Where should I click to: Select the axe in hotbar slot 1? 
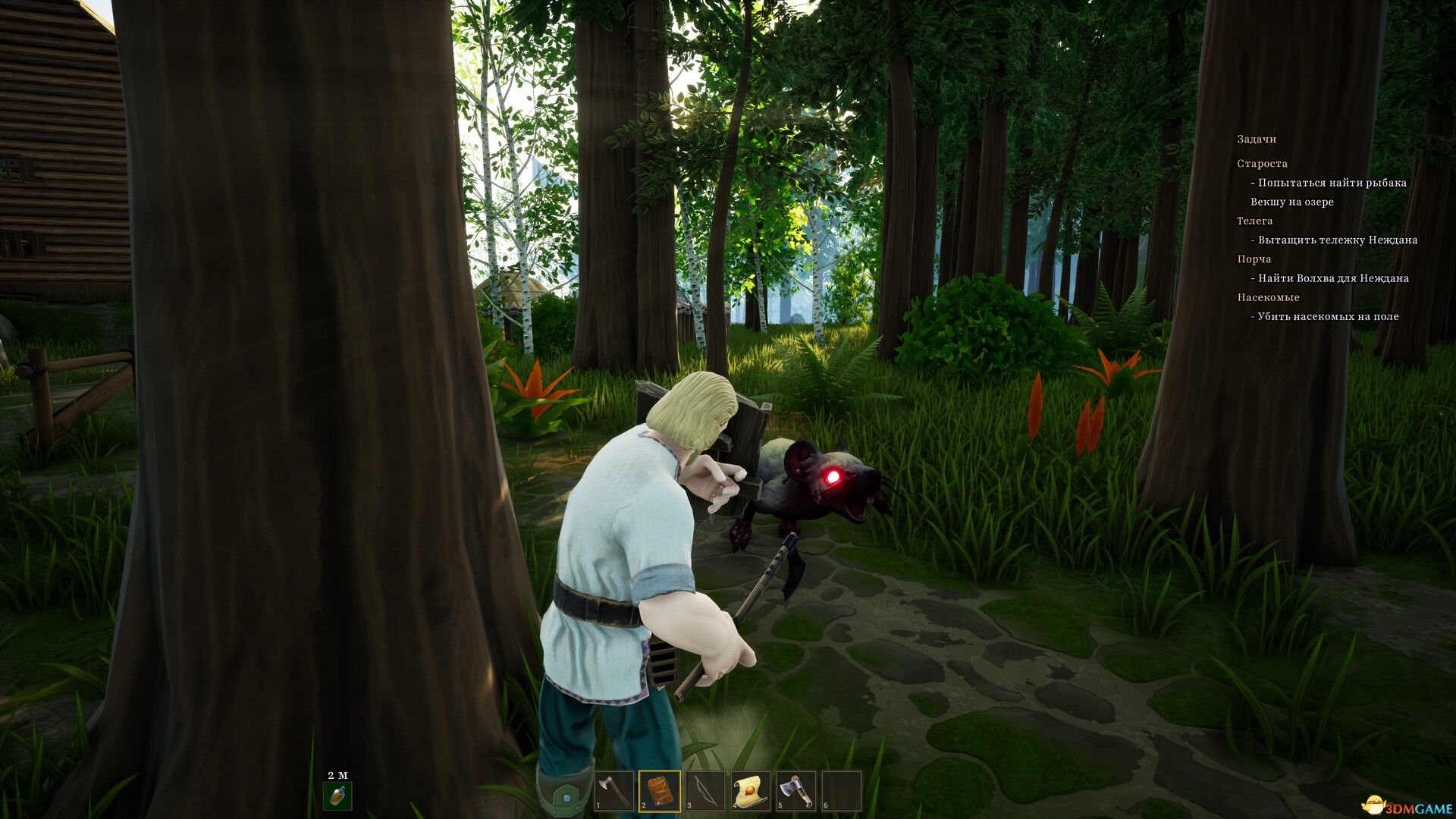coord(615,789)
